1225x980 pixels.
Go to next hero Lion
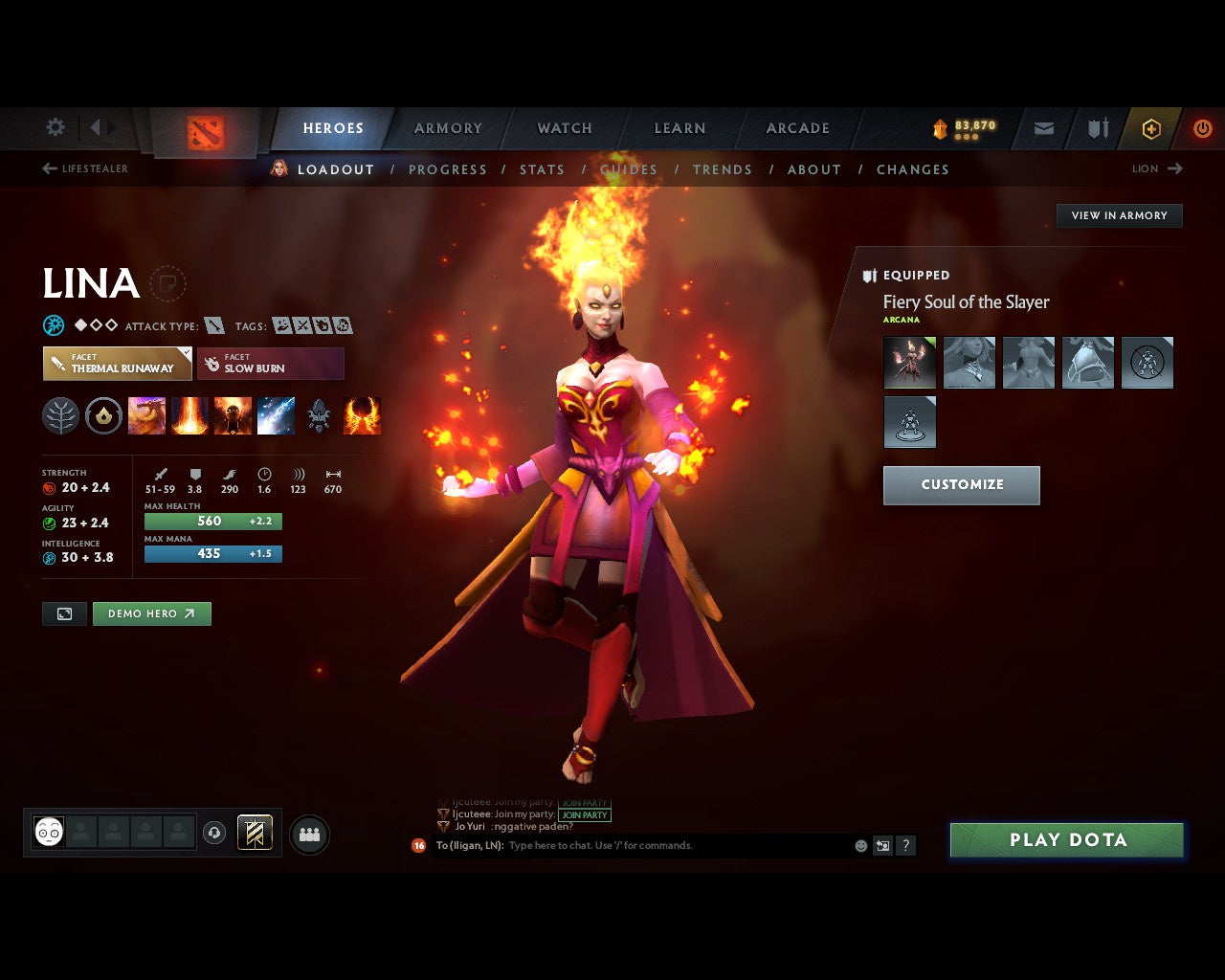tap(1157, 168)
